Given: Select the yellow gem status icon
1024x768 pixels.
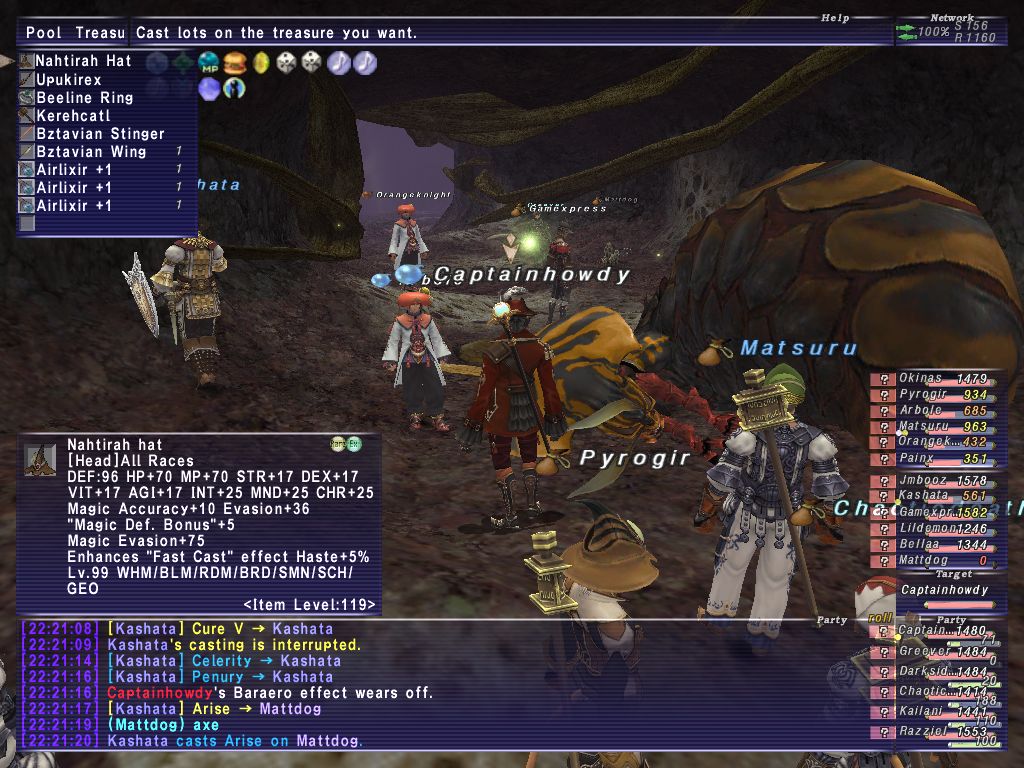Looking at the screenshot, I should point(261,63).
